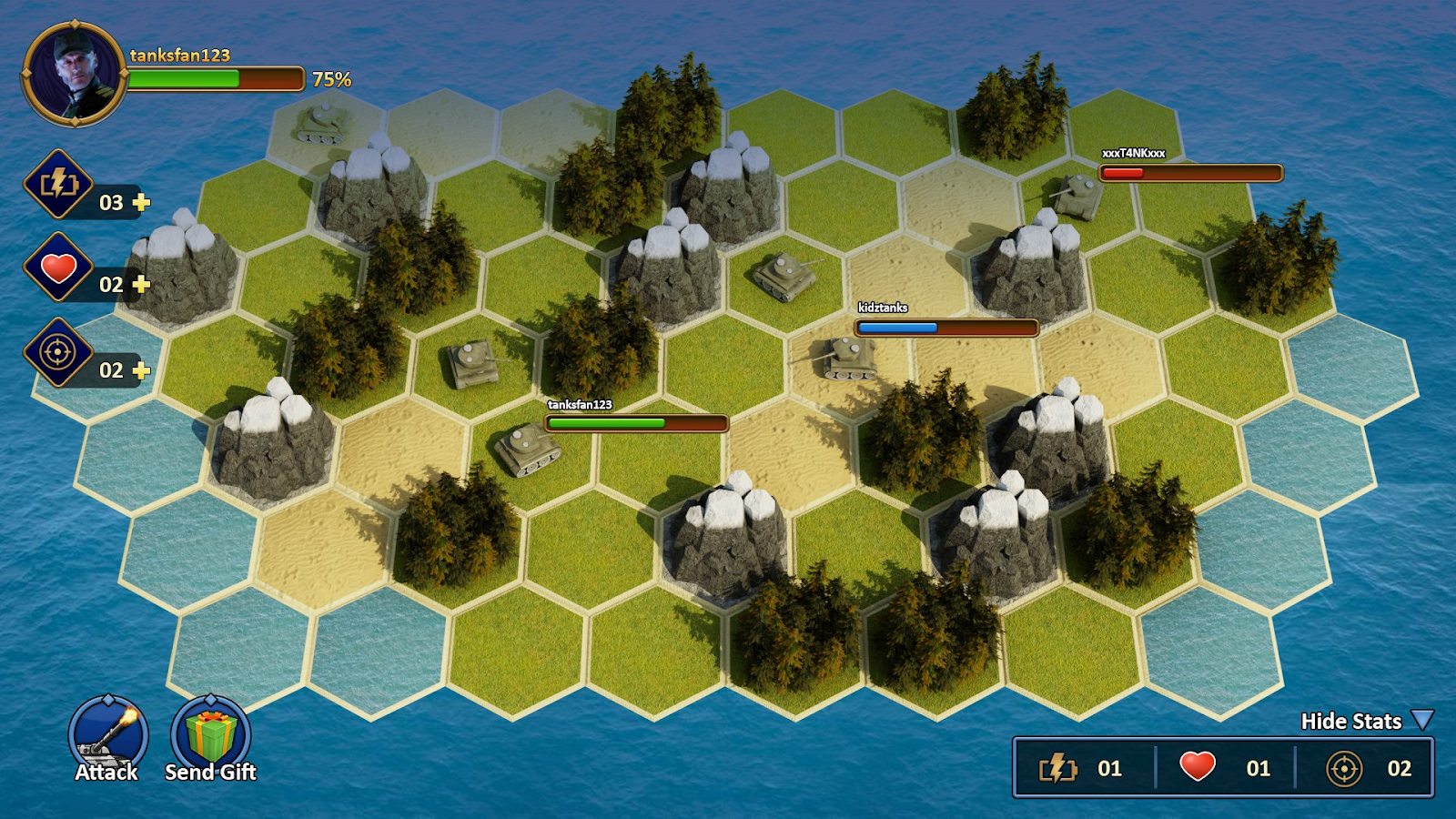The width and height of the screenshot is (1456, 819).
Task: Add a target range point with plus
Action: tap(141, 370)
